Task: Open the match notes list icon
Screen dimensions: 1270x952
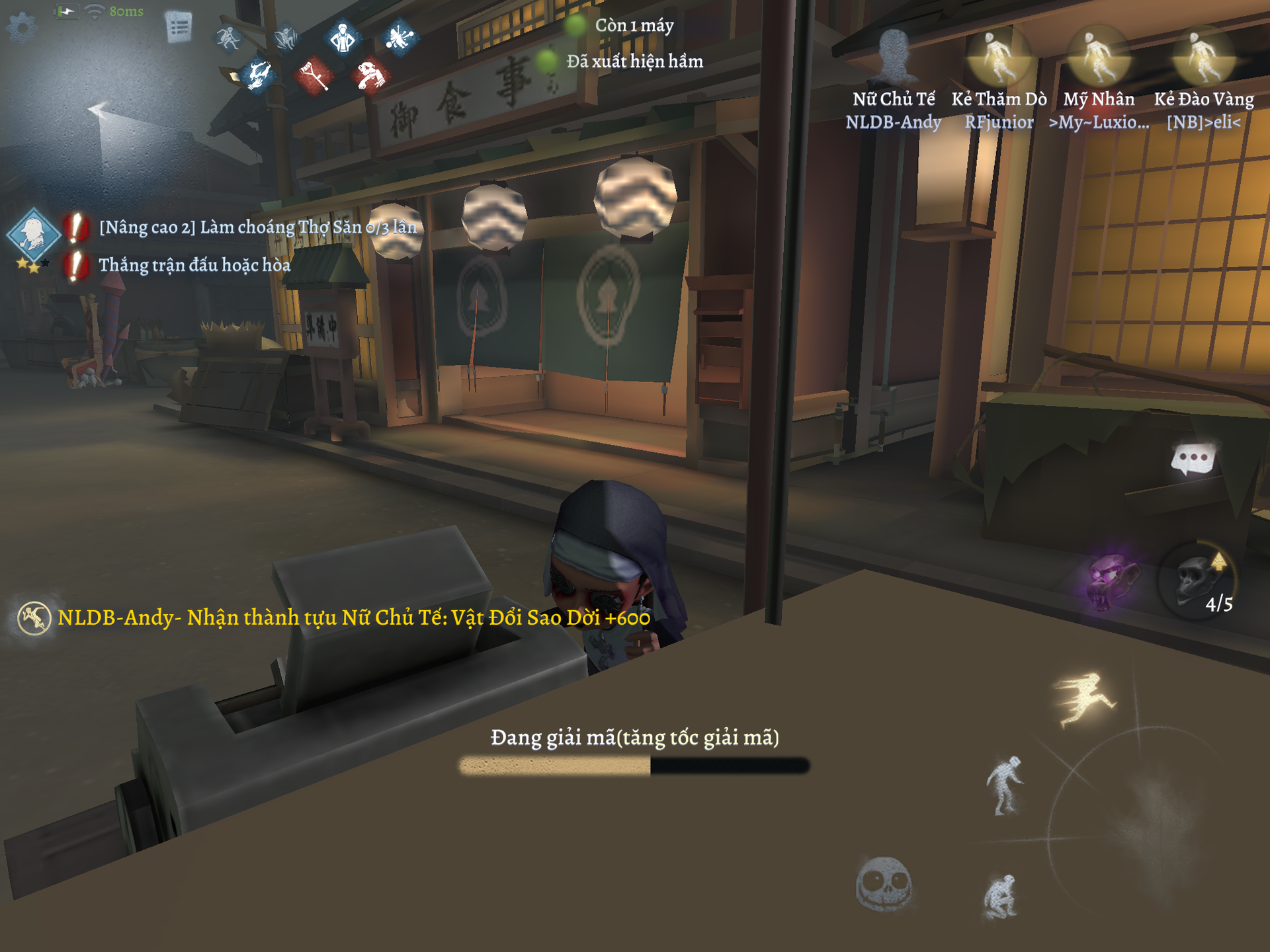Action: 179,28
